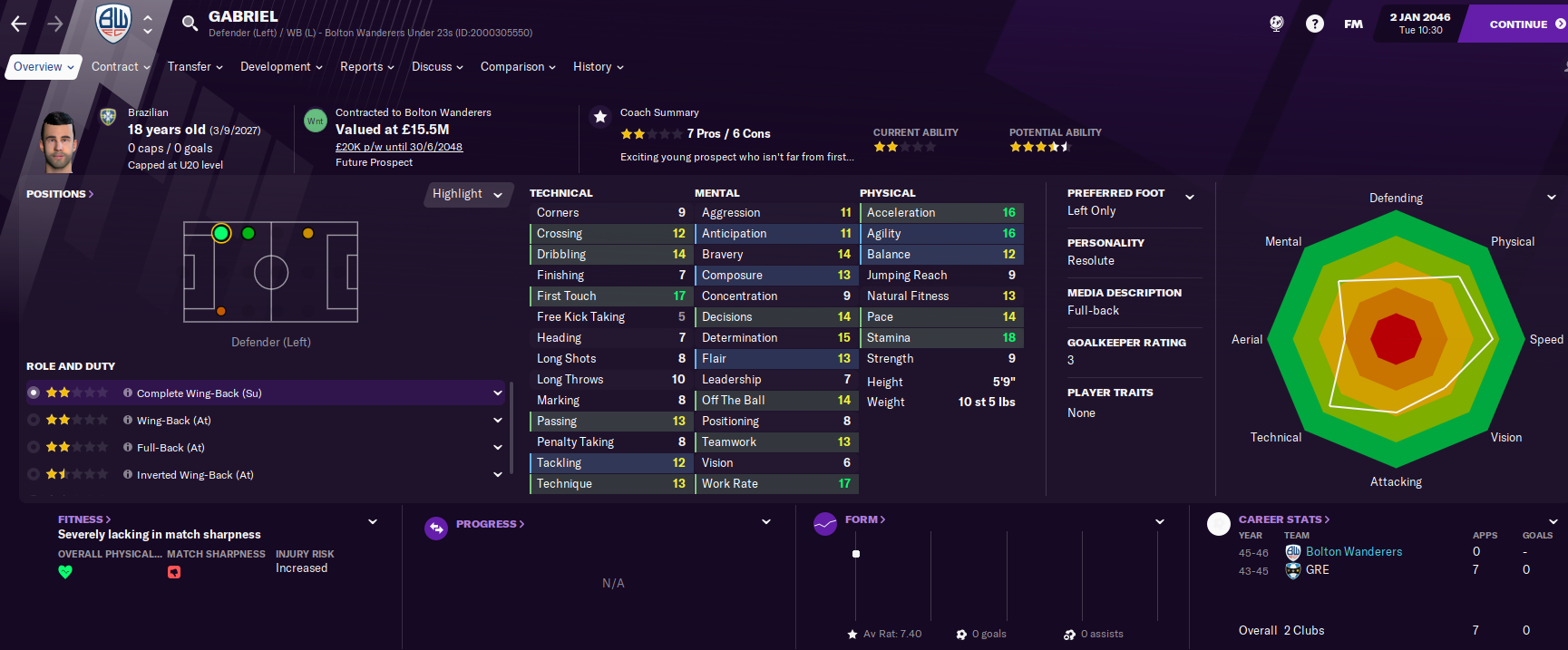Select the Complete Wing-Back (Su) role
The image size is (1568, 650).
click(x=199, y=393)
